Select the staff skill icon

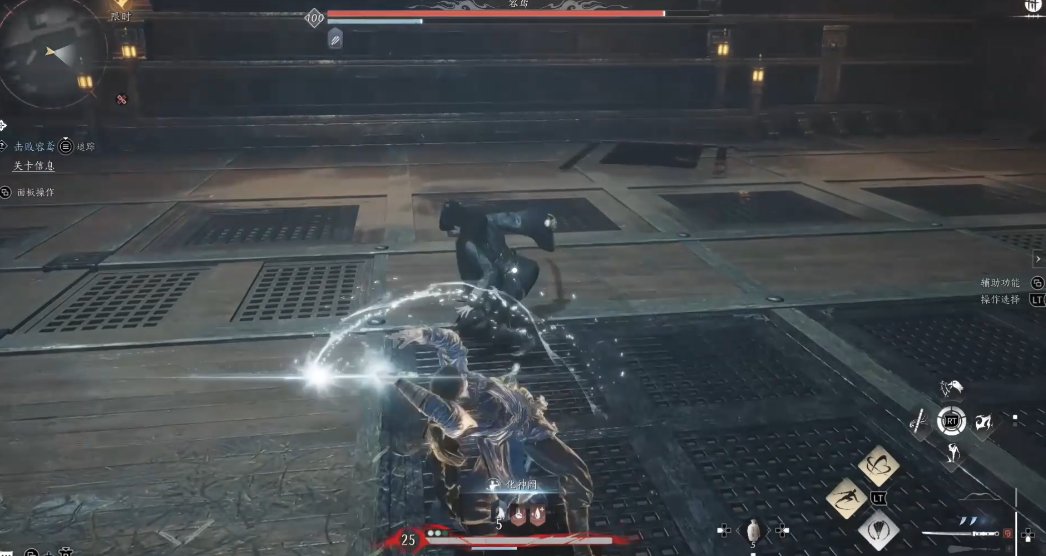click(x=918, y=423)
